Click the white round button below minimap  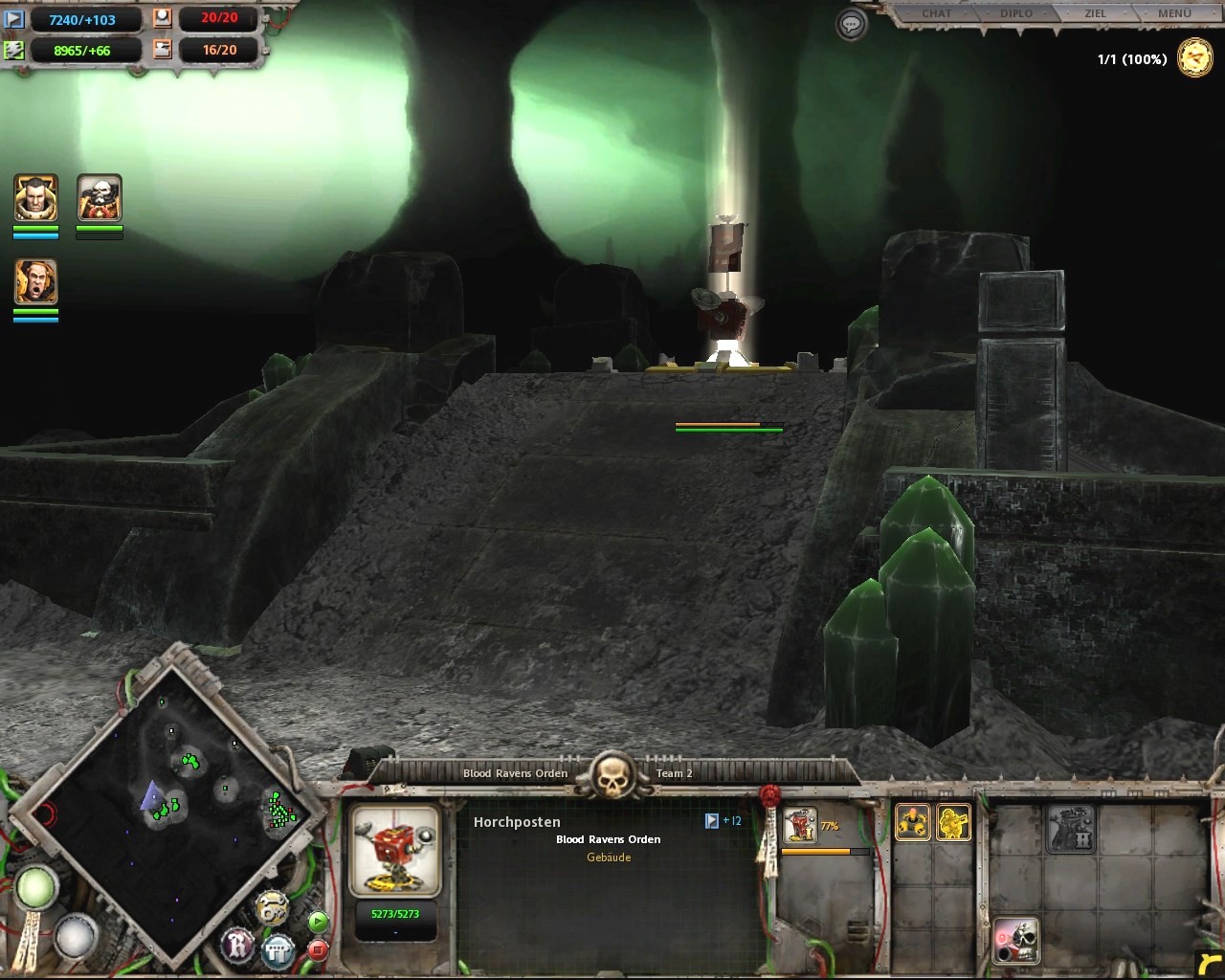(76, 935)
